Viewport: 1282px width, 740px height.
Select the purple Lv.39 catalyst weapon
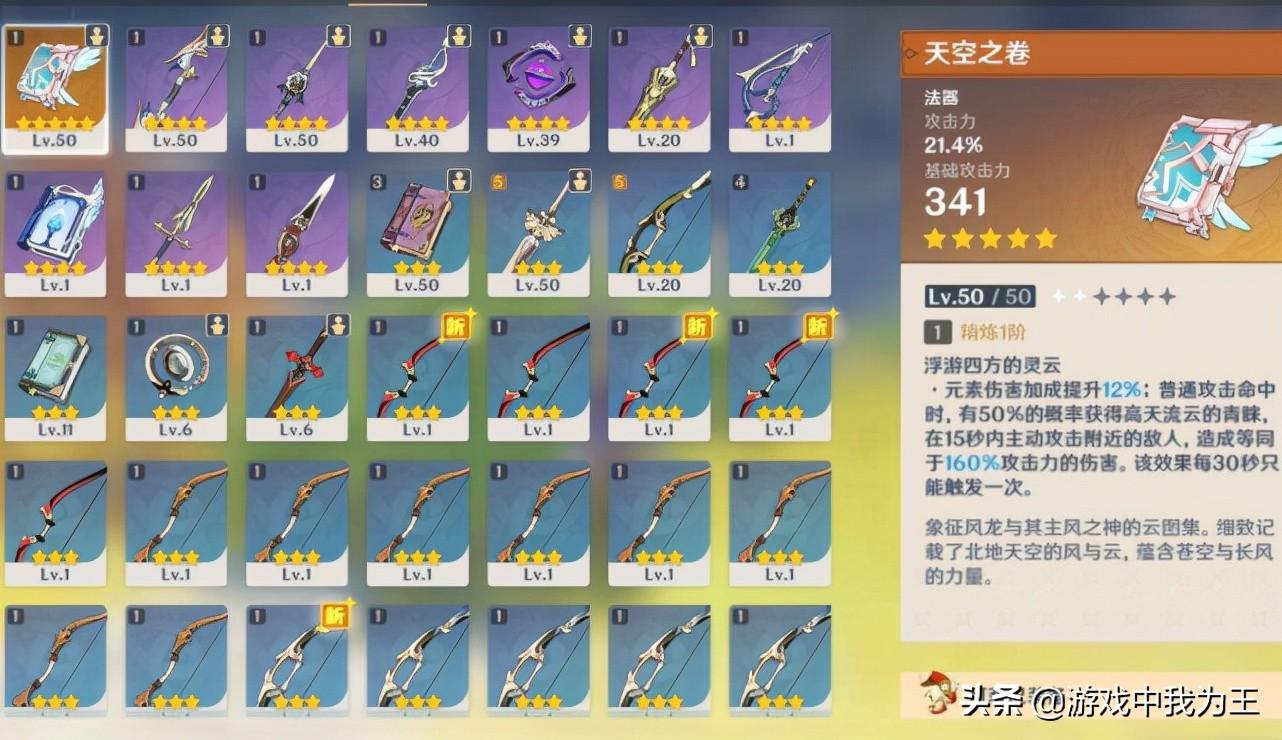tap(539, 75)
